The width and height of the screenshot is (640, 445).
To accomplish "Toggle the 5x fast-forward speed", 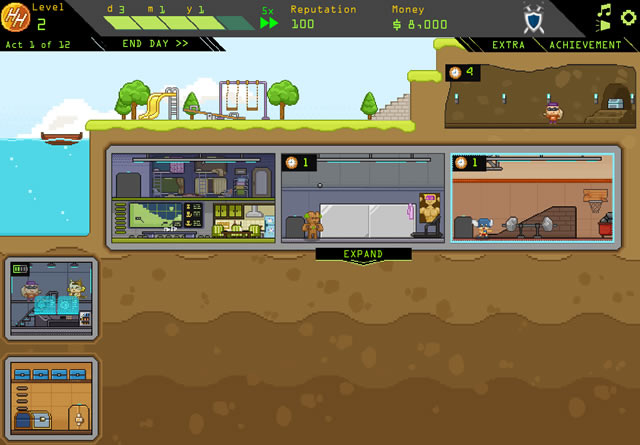I will click(269, 22).
